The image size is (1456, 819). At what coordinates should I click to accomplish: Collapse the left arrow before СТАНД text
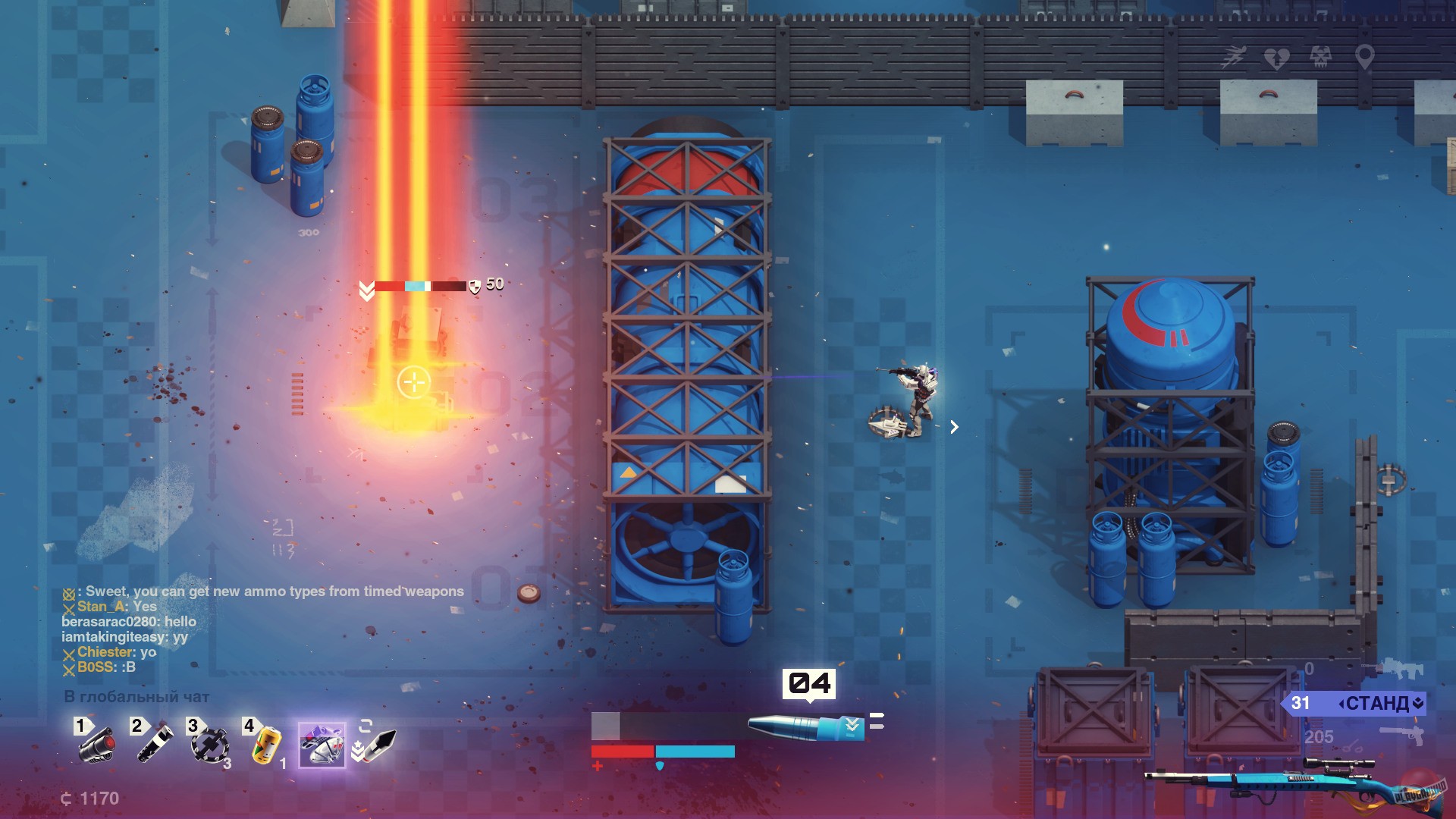tap(1341, 703)
